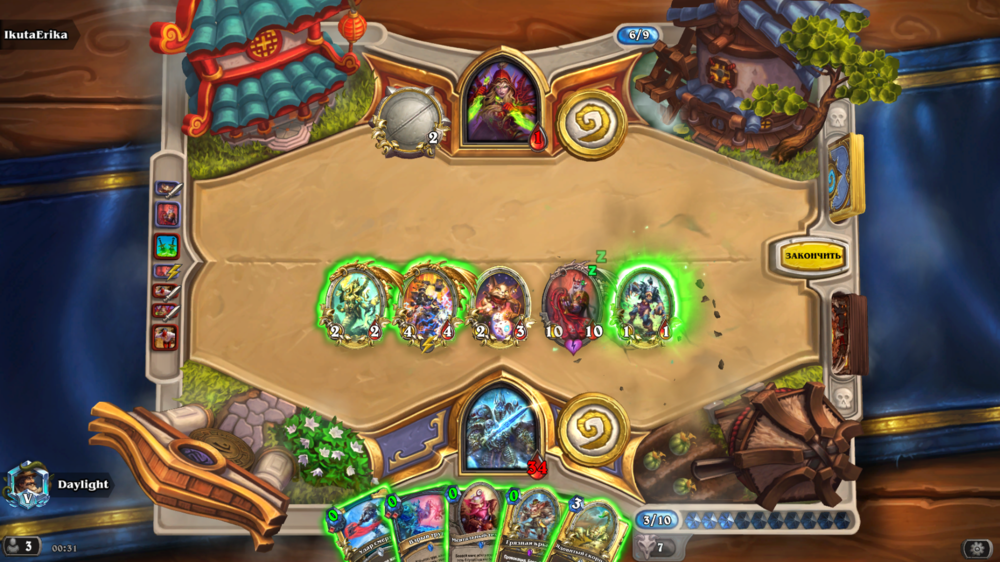Select the sleeping 10/10 red minion
1000x562 pixels.
coord(572,306)
